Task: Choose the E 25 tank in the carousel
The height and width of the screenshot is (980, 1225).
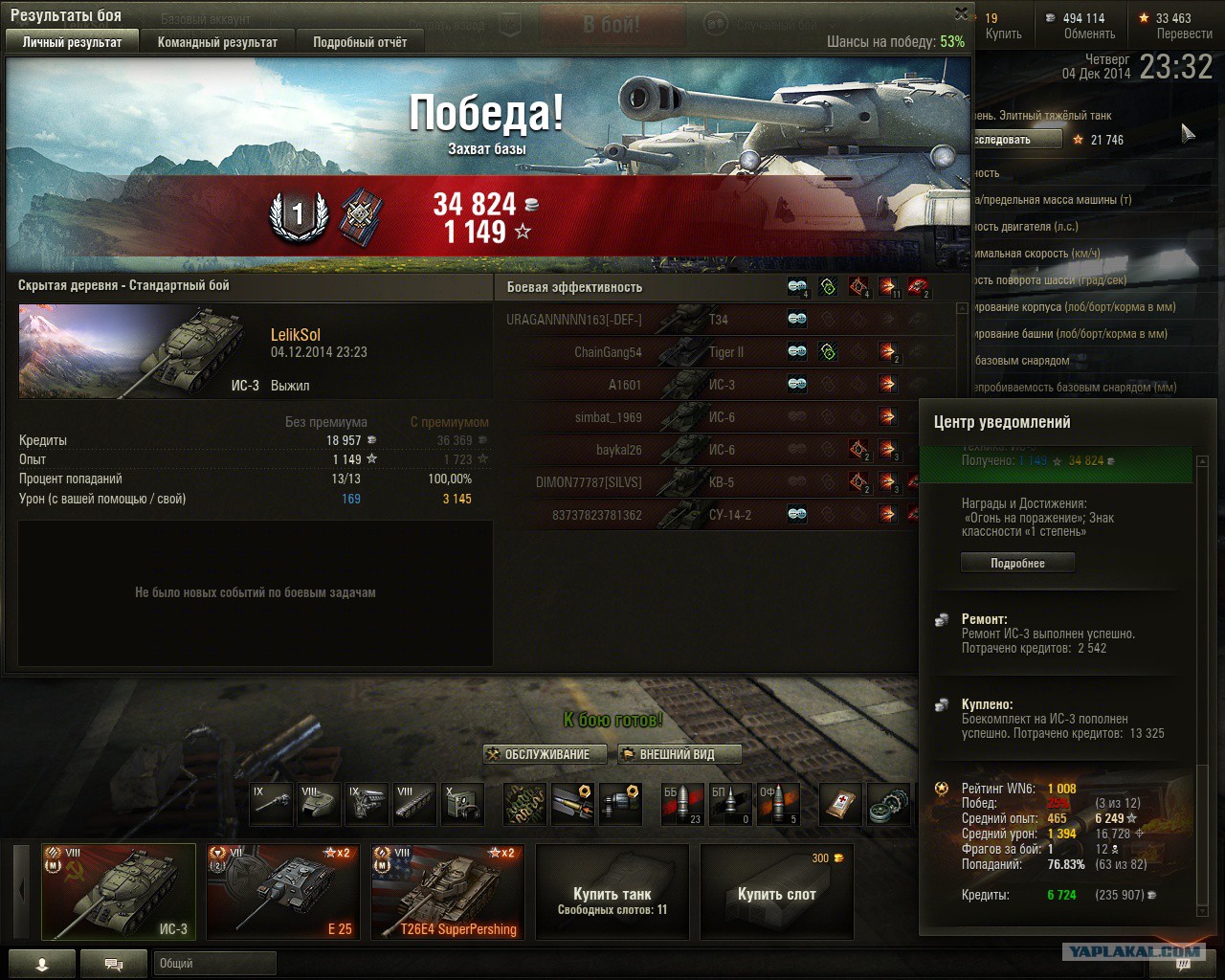Action: (283, 891)
